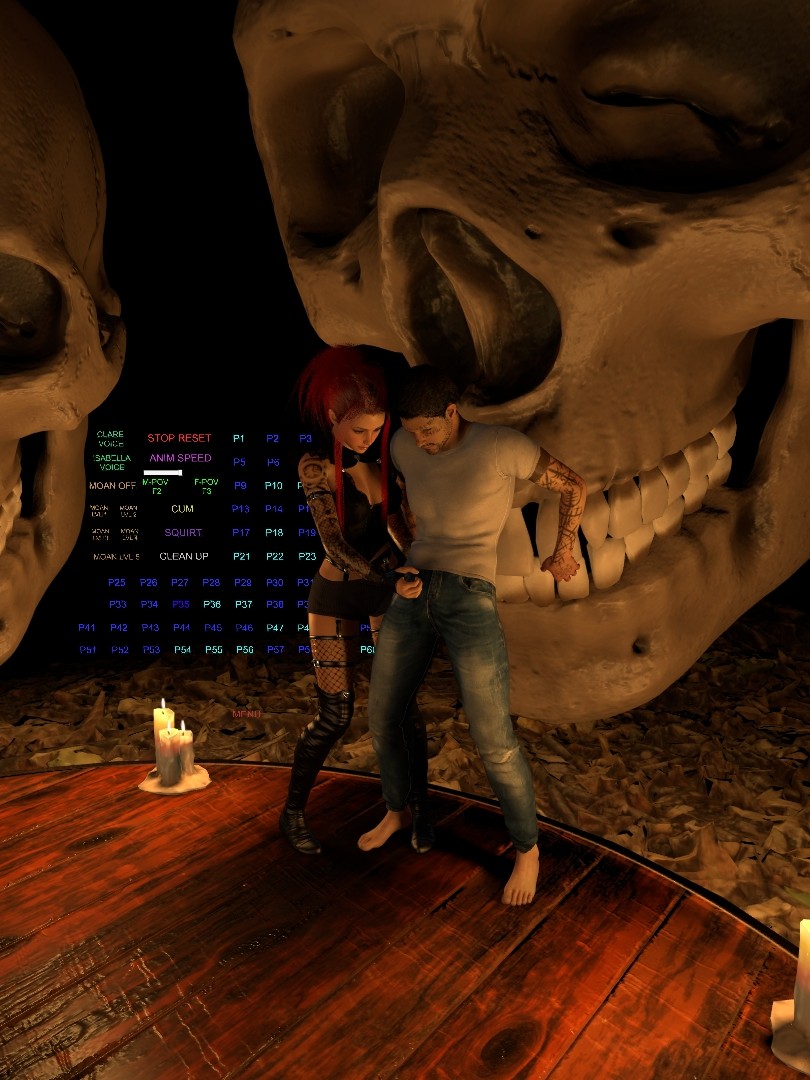Set the MOAN LVL 5 option

116,556
